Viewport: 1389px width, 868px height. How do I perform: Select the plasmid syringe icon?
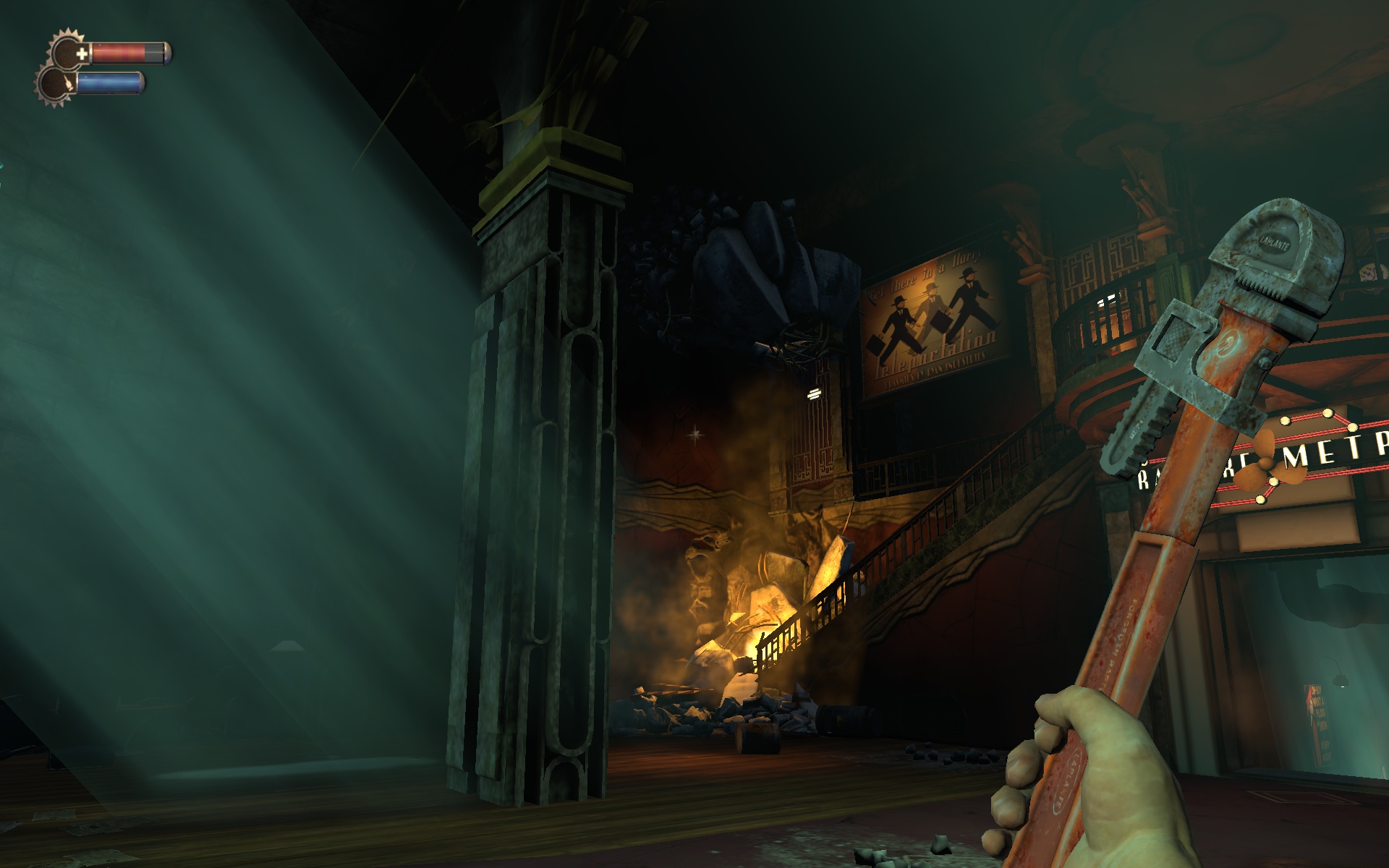(69, 82)
